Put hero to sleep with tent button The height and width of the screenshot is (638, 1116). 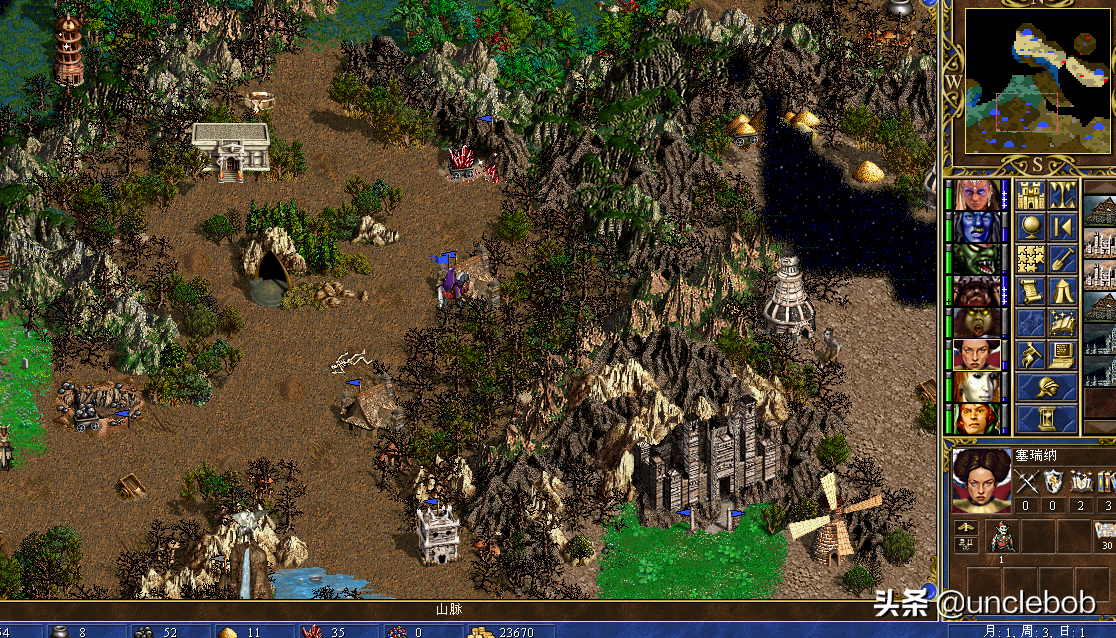(1062, 291)
